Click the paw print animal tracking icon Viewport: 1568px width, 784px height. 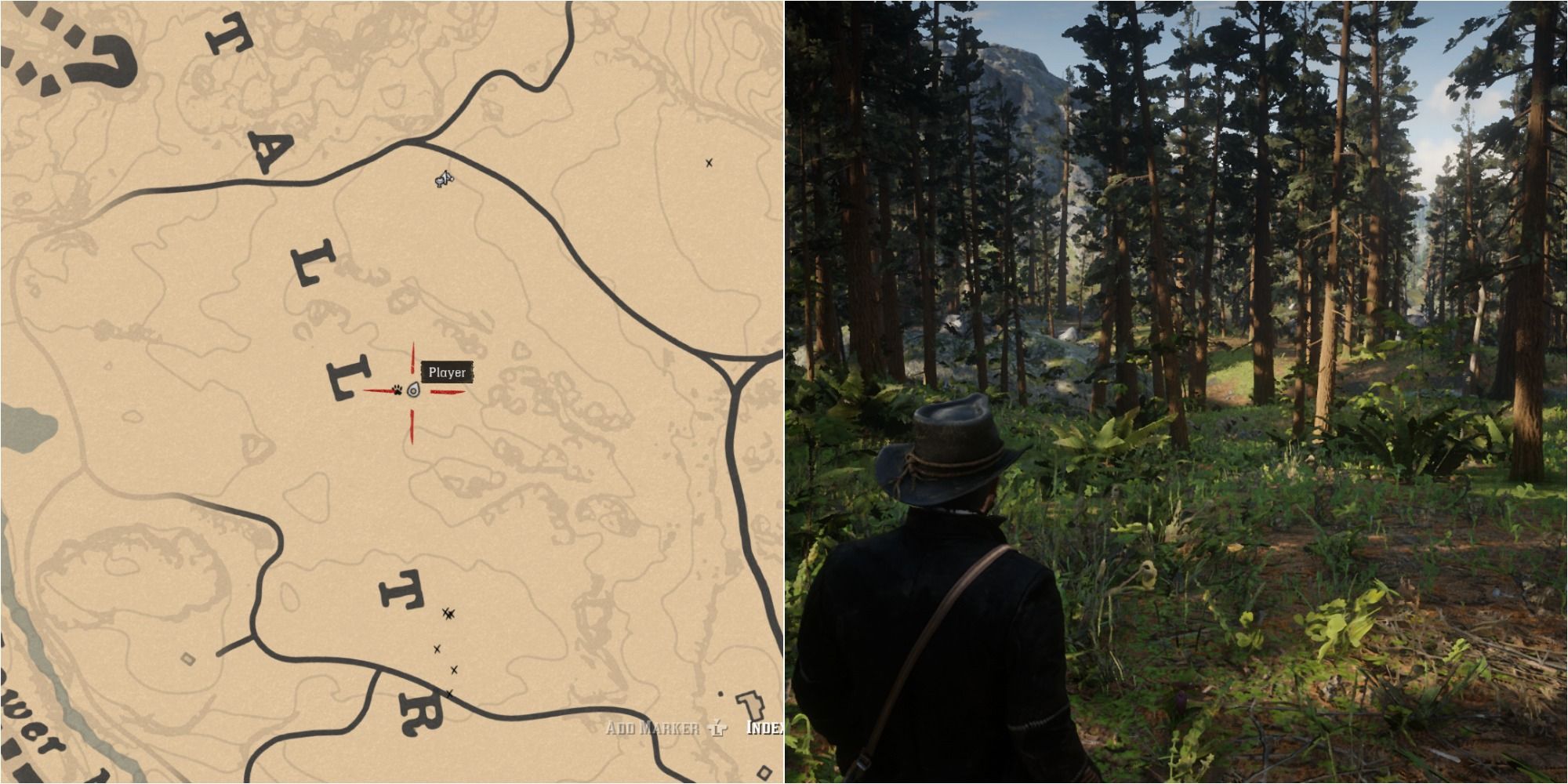(x=397, y=391)
